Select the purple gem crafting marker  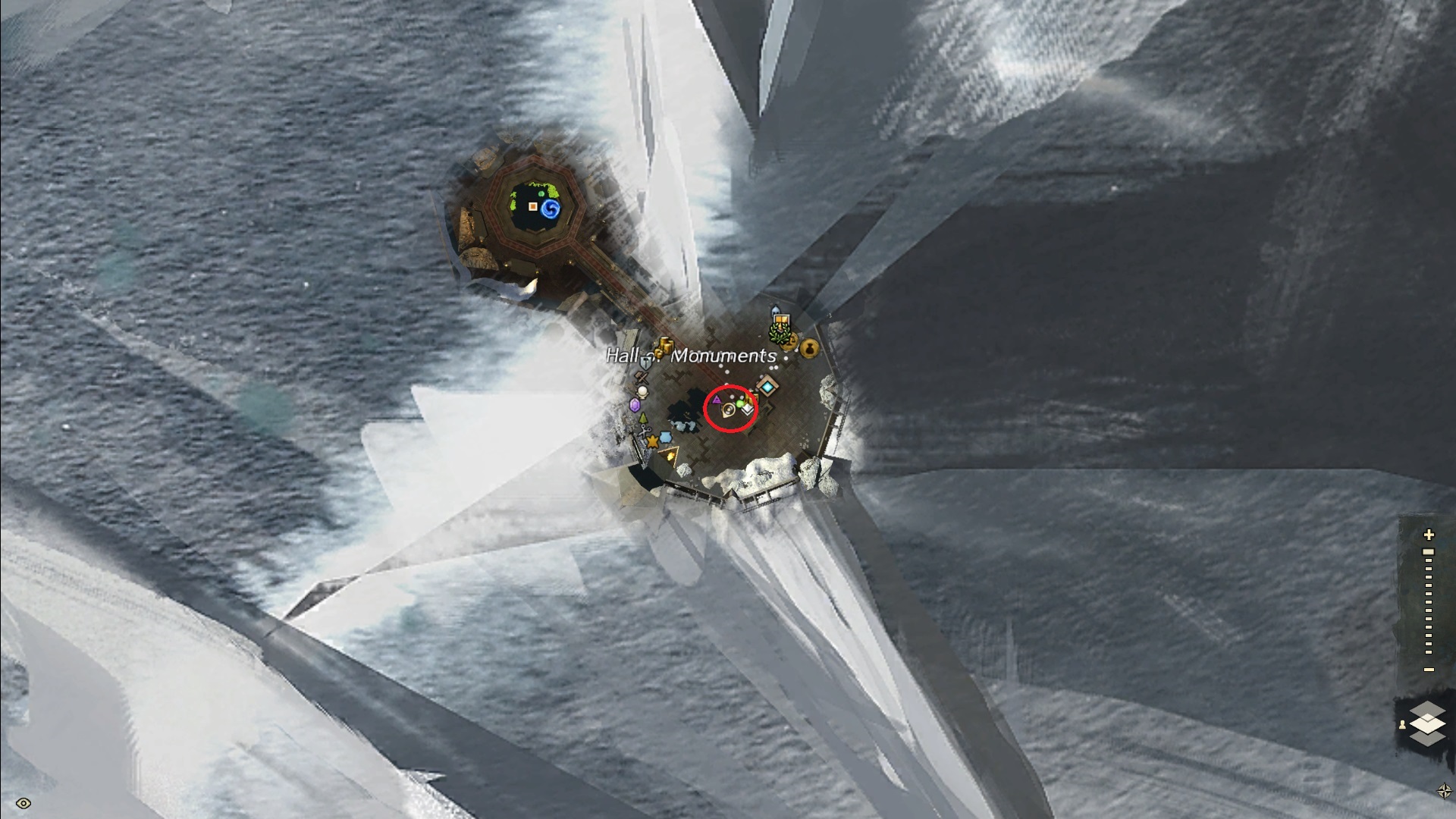635,405
